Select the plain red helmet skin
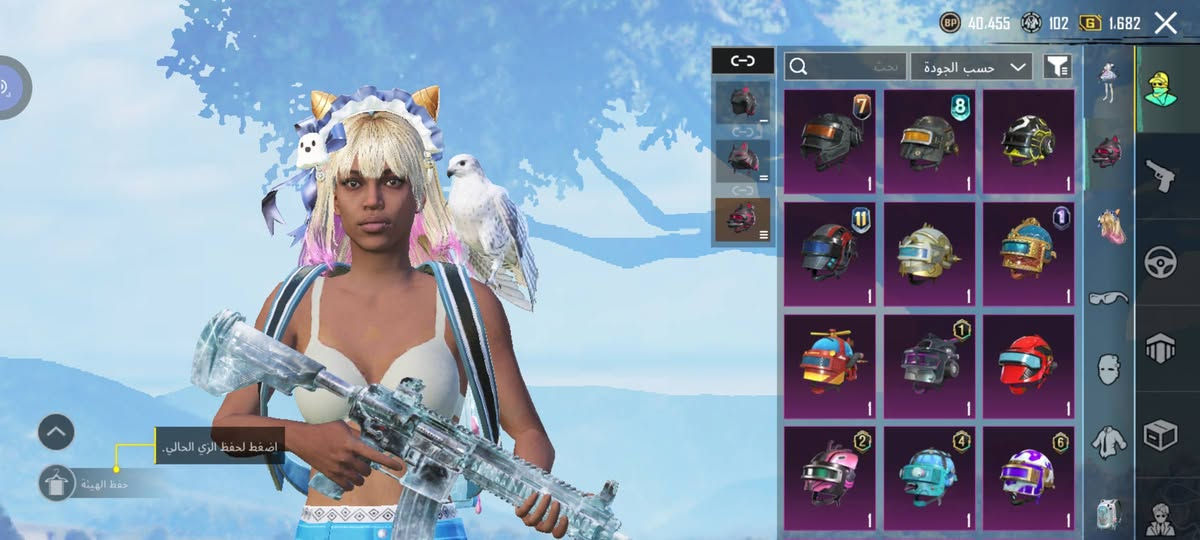Viewport: 1200px width, 540px height. 1028,366
